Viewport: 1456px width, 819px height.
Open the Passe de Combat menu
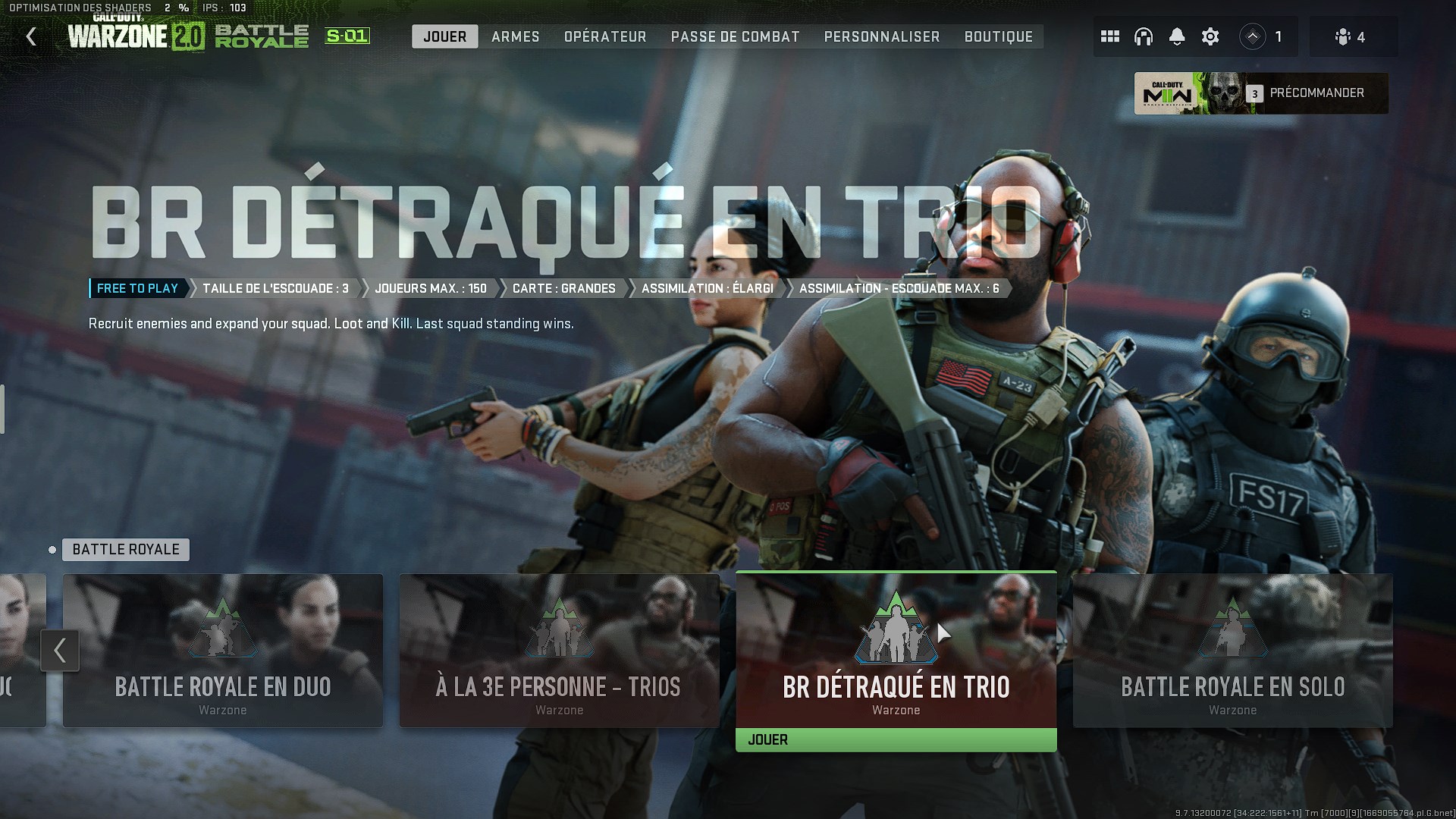(734, 36)
